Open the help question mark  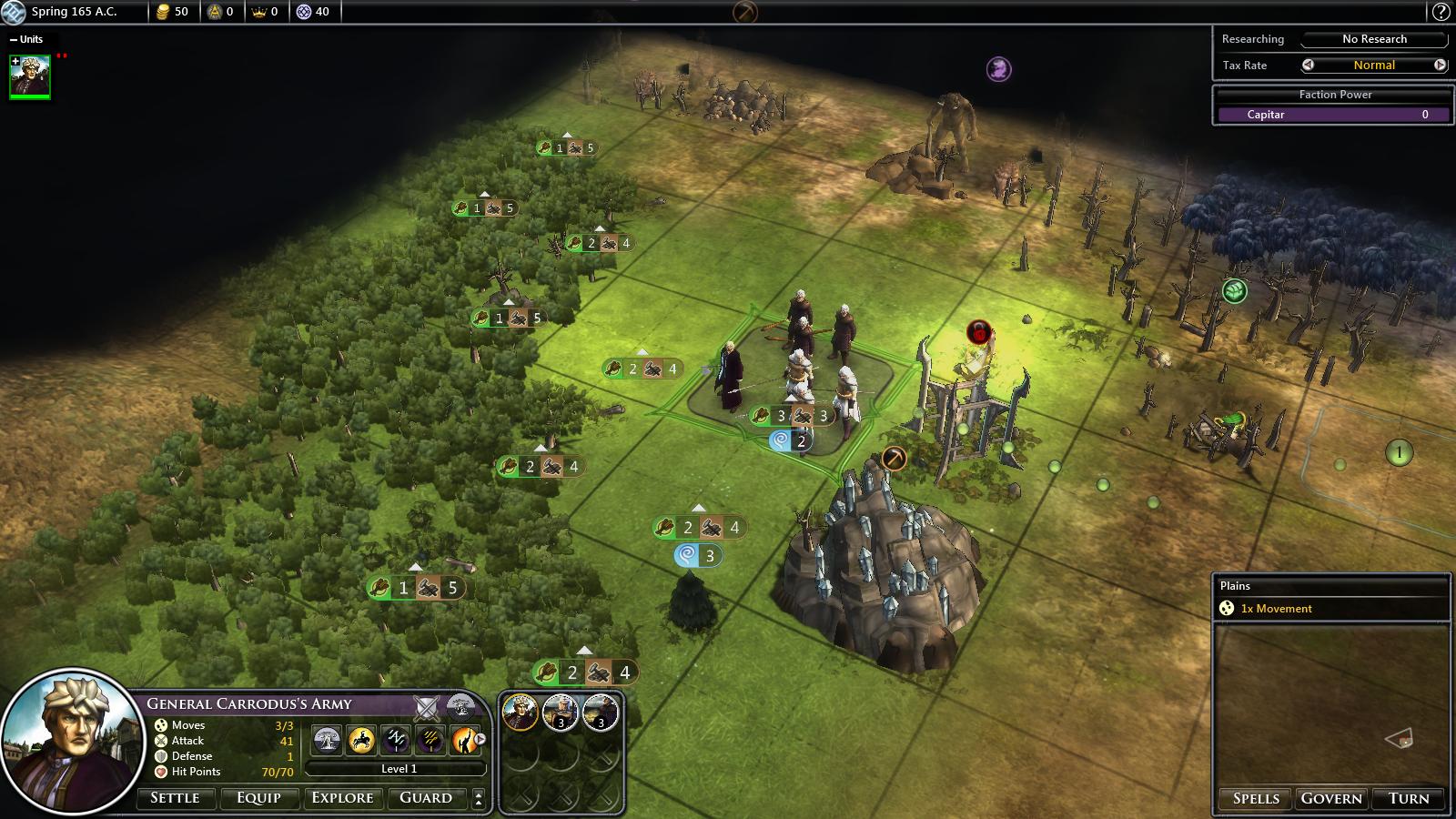[x=1441, y=12]
